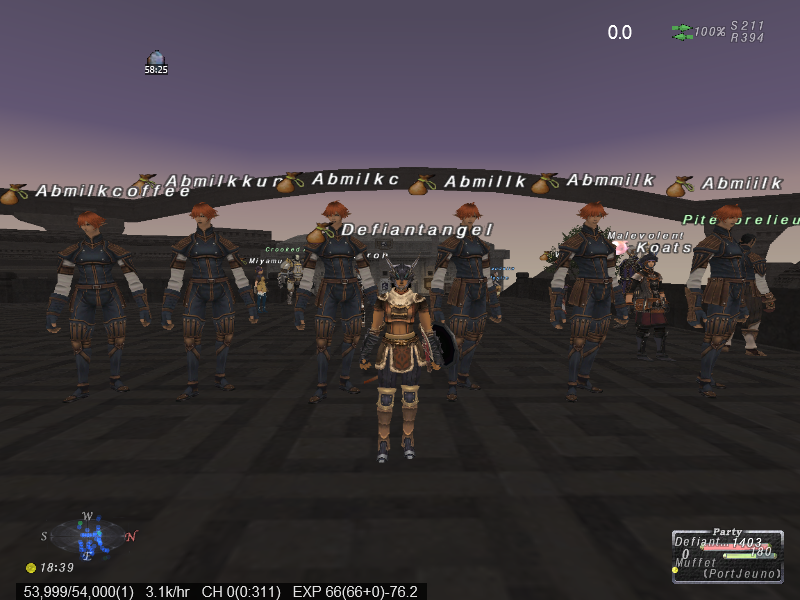The image size is (800, 600).
Task: Open the compass radar minimap
Action: [88, 537]
